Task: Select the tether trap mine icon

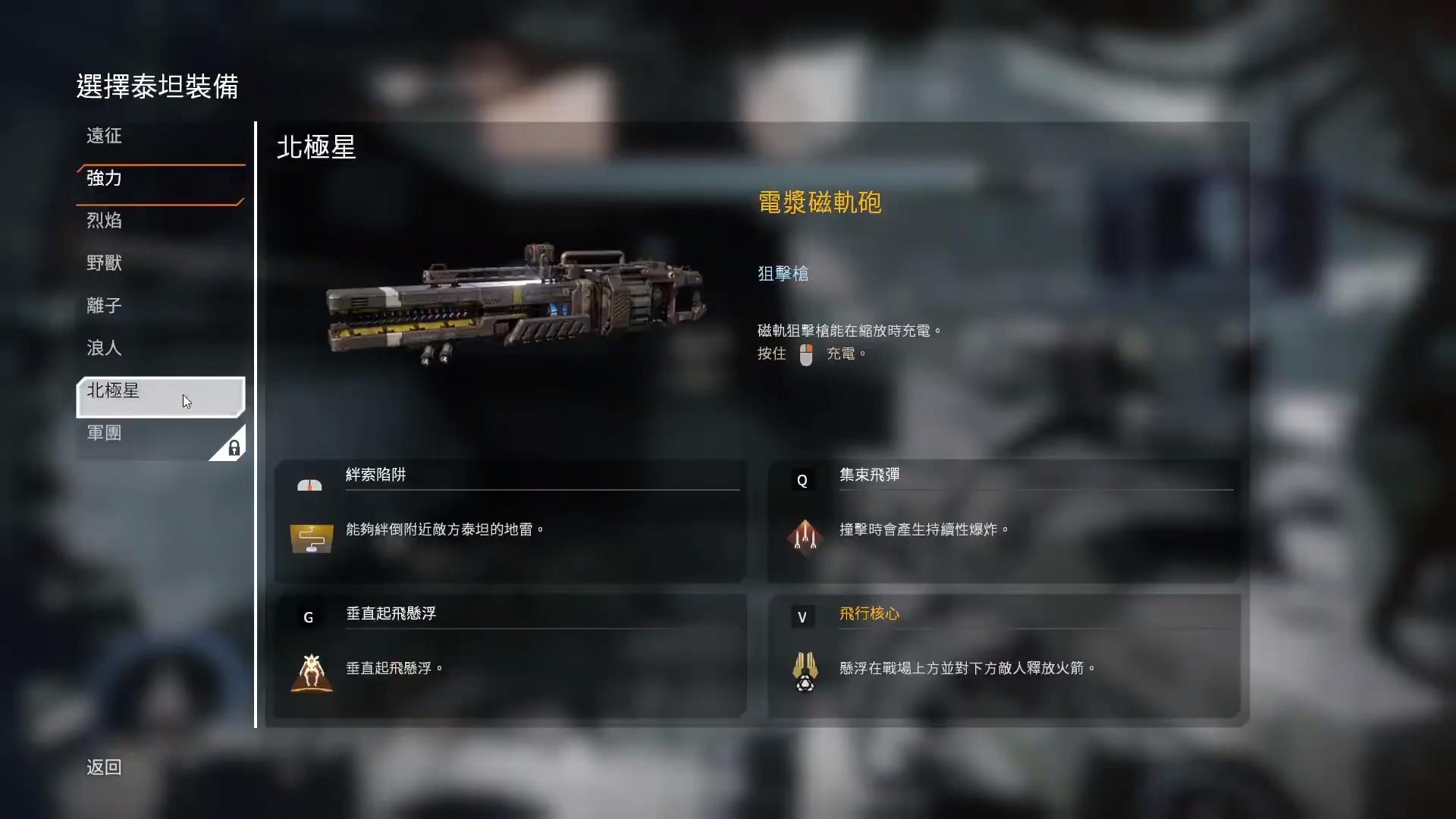Action: point(311,537)
